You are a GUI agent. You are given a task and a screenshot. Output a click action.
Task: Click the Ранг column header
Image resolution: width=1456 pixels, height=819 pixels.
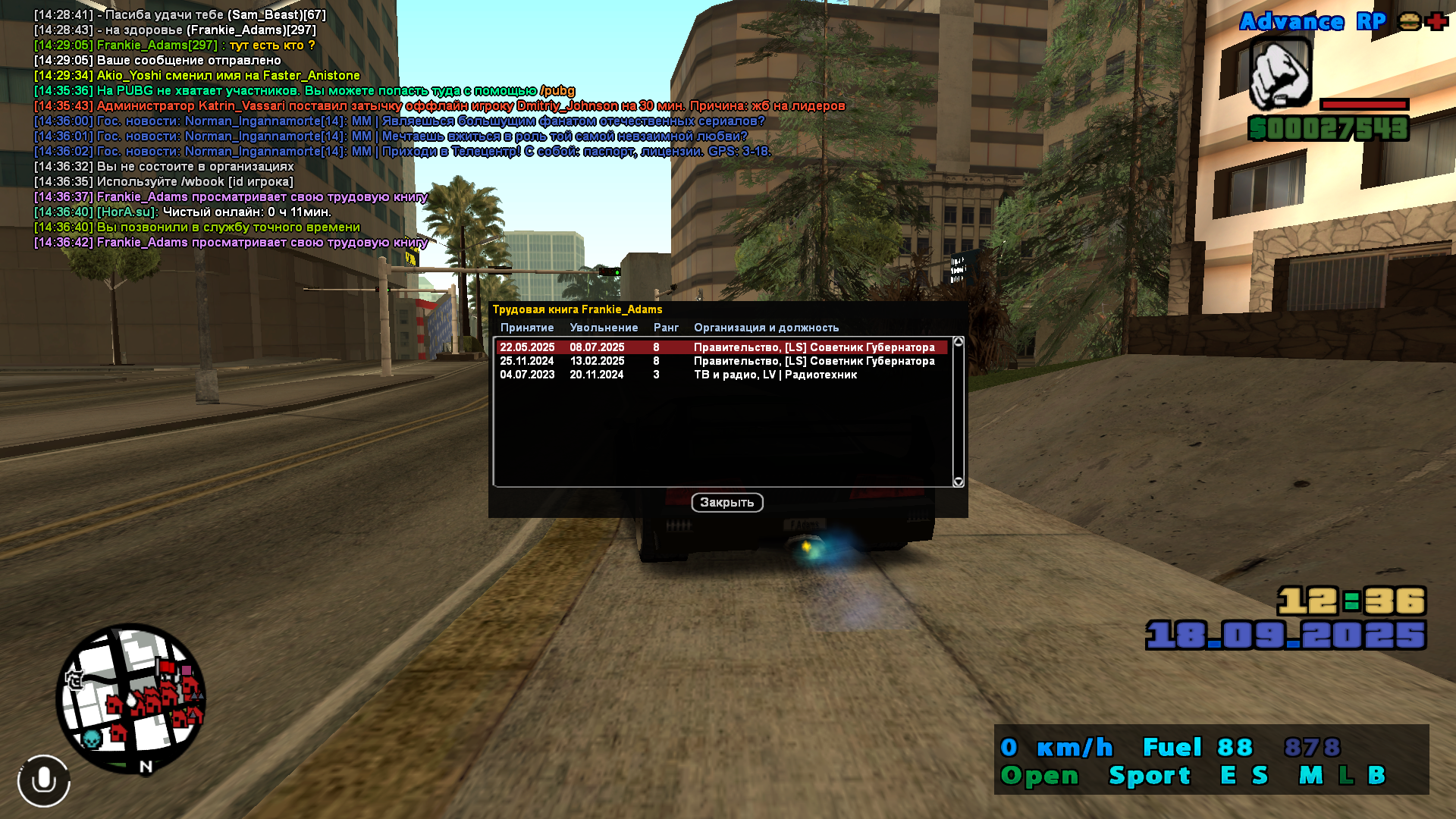[x=666, y=328]
